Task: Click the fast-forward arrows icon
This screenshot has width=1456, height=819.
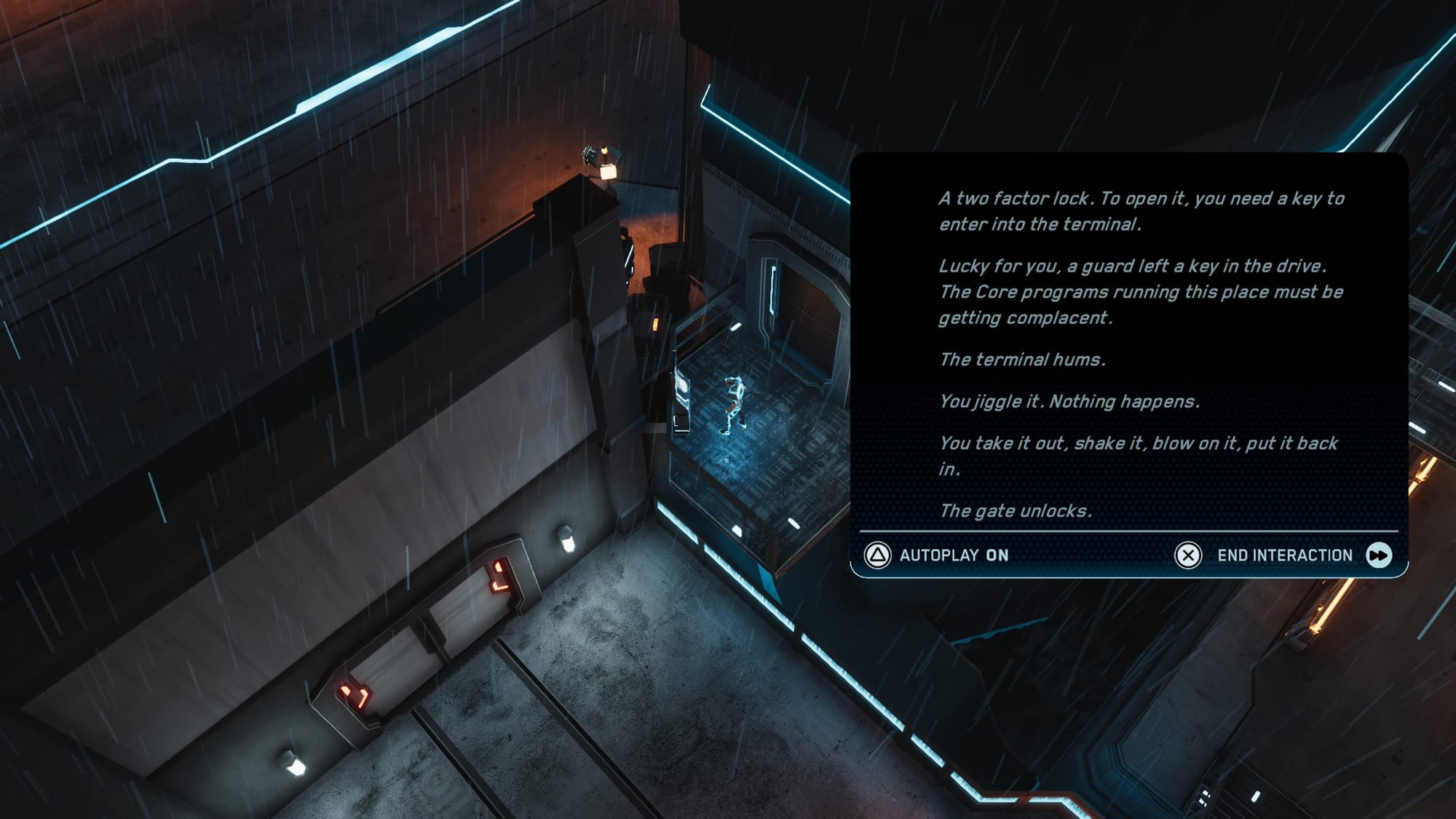Action: pyautogui.click(x=1379, y=555)
